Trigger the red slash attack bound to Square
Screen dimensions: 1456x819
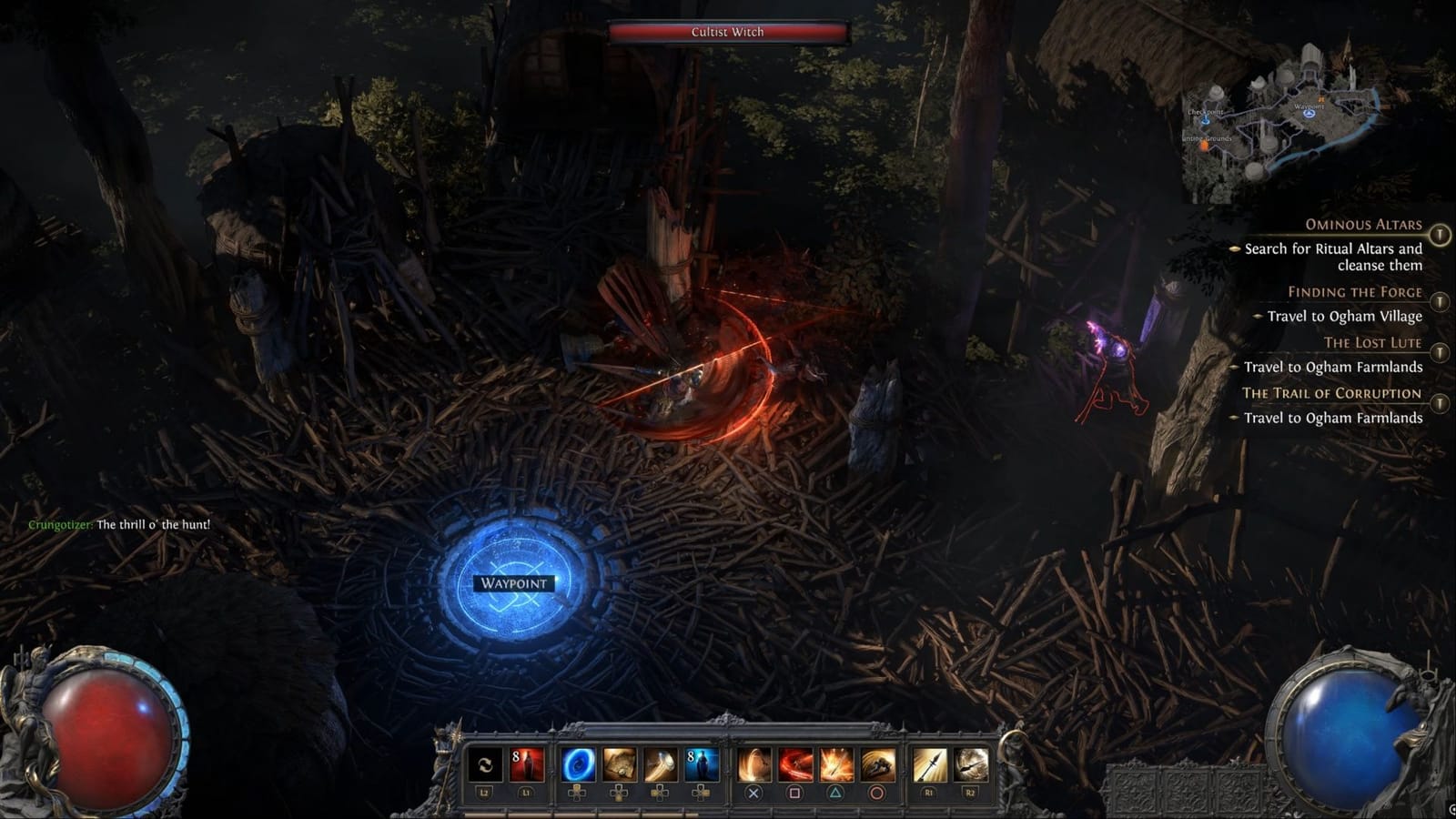click(x=795, y=765)
